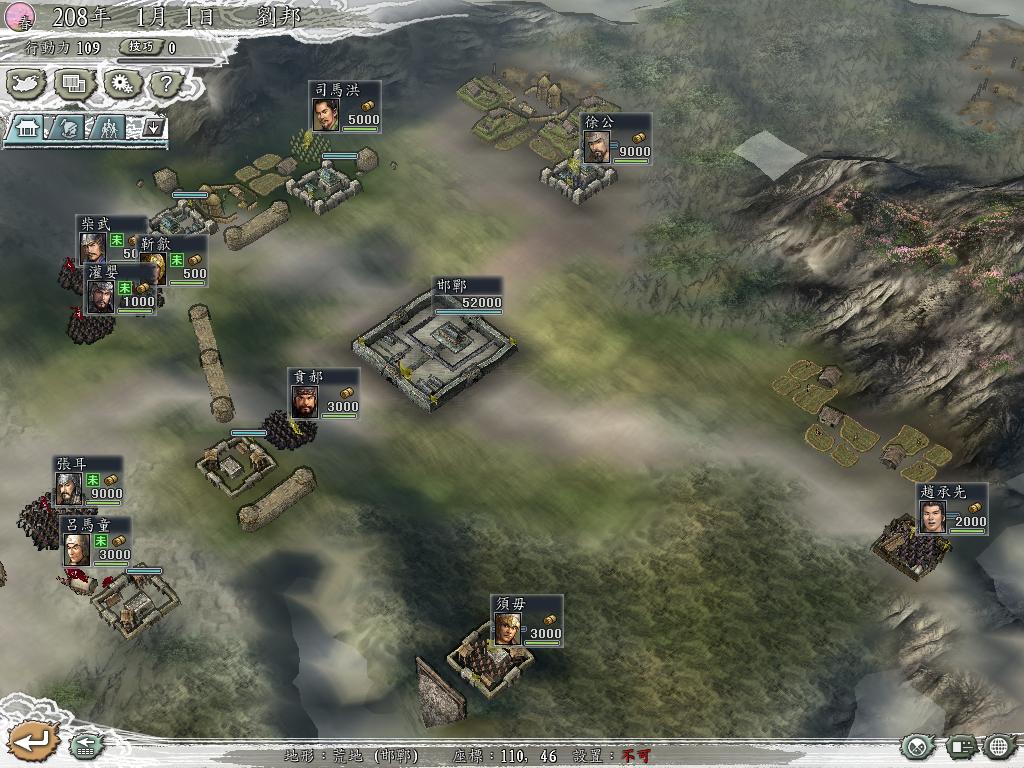Switch to the officer head tab

coord(67,128)
